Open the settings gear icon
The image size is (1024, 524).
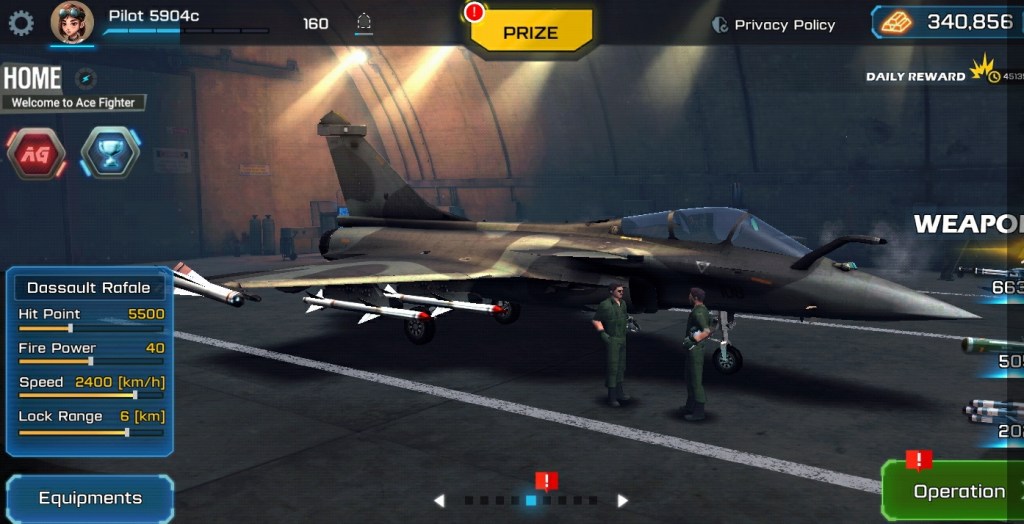(x=21, y=23)
